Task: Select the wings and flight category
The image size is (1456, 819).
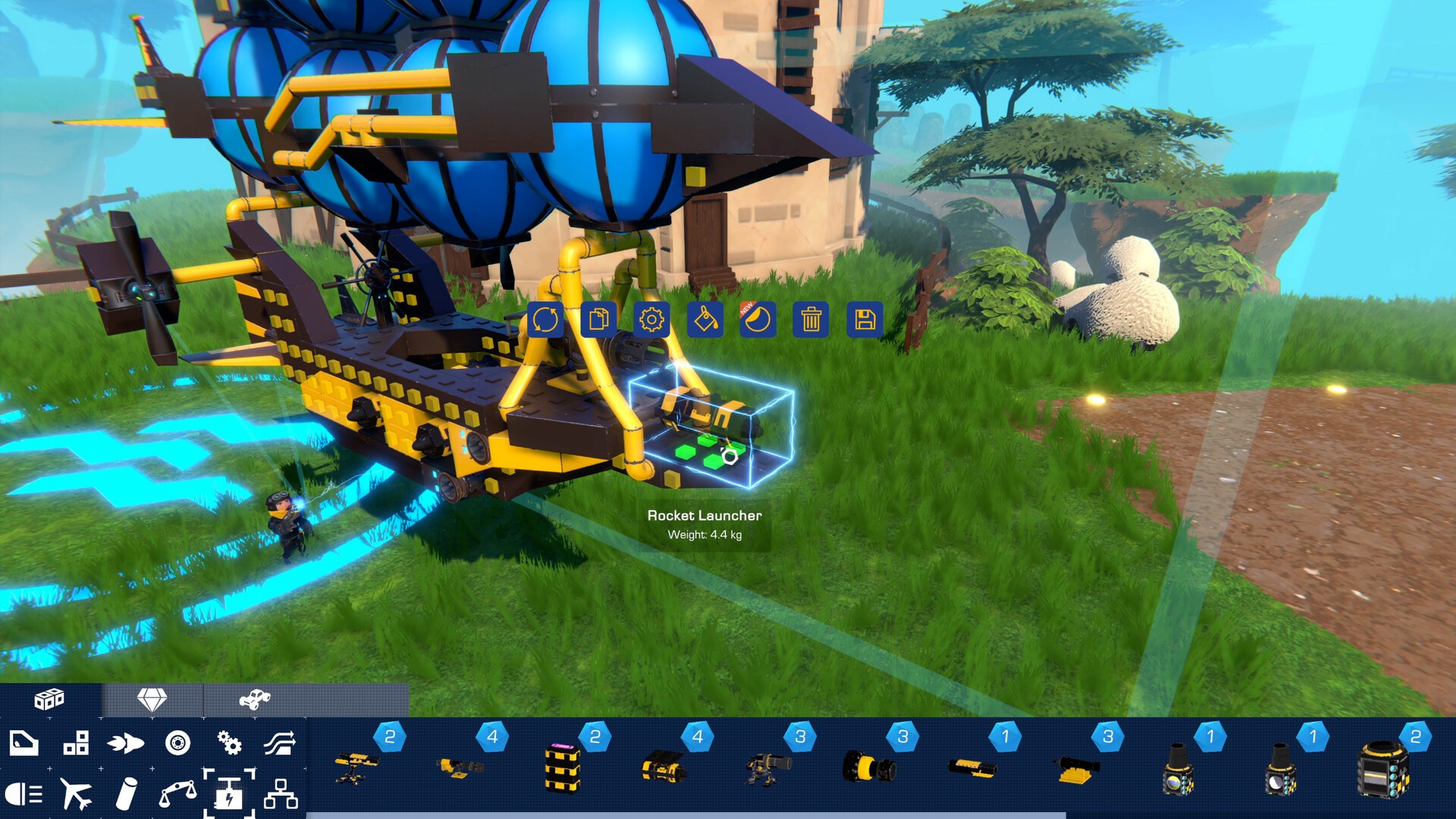Action: click(76, 794)
